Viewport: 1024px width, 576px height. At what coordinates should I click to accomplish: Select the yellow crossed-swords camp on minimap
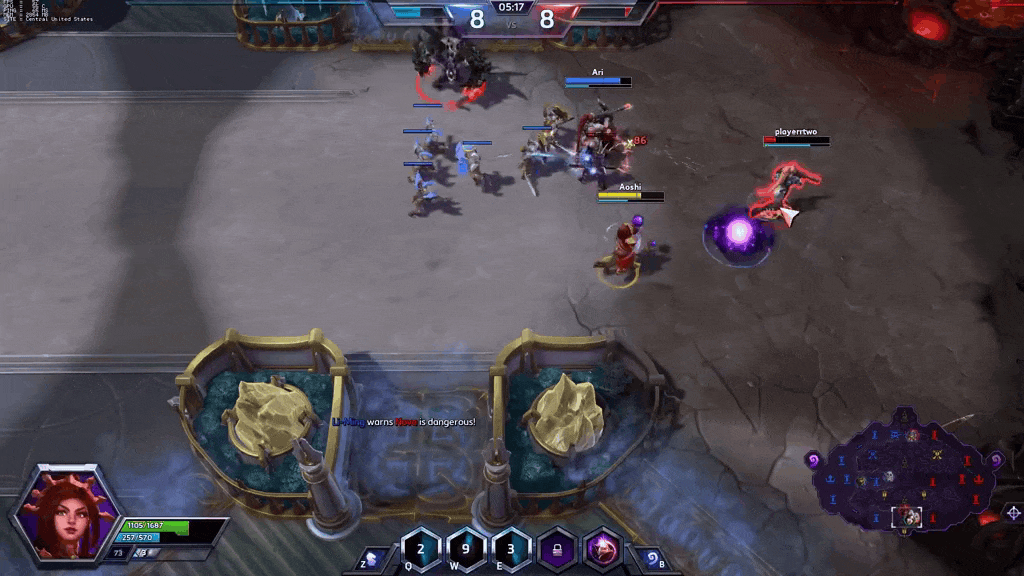pos(938,456)
